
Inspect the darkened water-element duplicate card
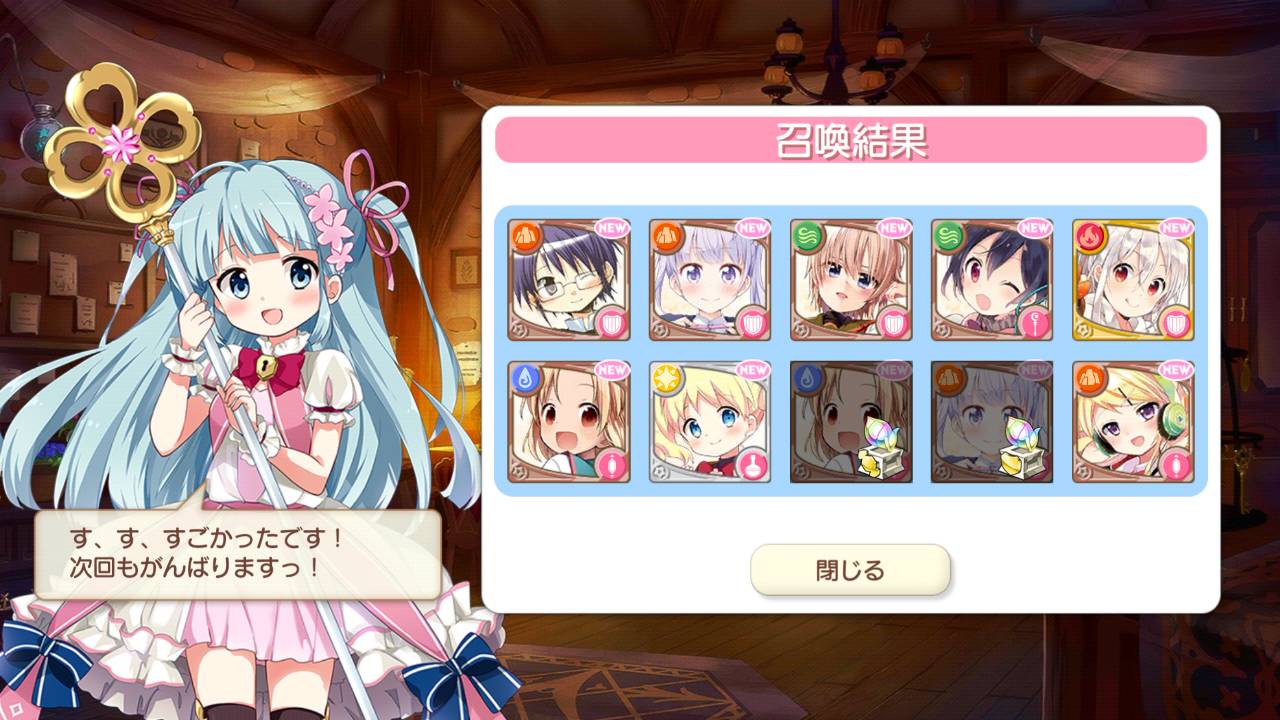pos(851,422)
